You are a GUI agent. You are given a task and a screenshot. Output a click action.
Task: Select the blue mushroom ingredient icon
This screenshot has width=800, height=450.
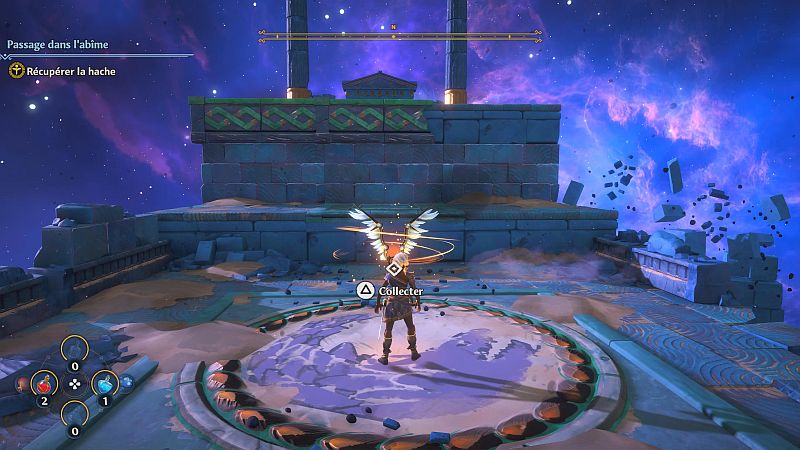127,381
